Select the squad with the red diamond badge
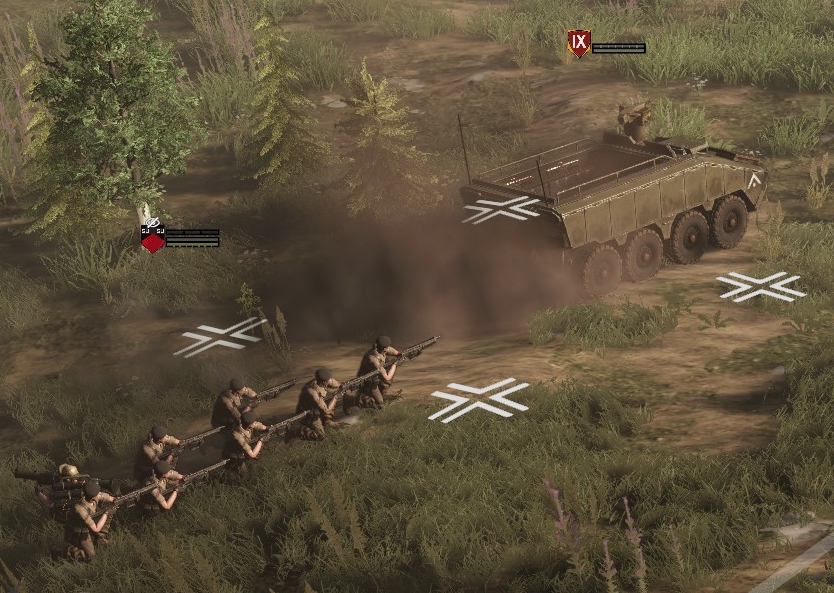The width and height of the screenshot is (834, 593). [x=153, y=241]
